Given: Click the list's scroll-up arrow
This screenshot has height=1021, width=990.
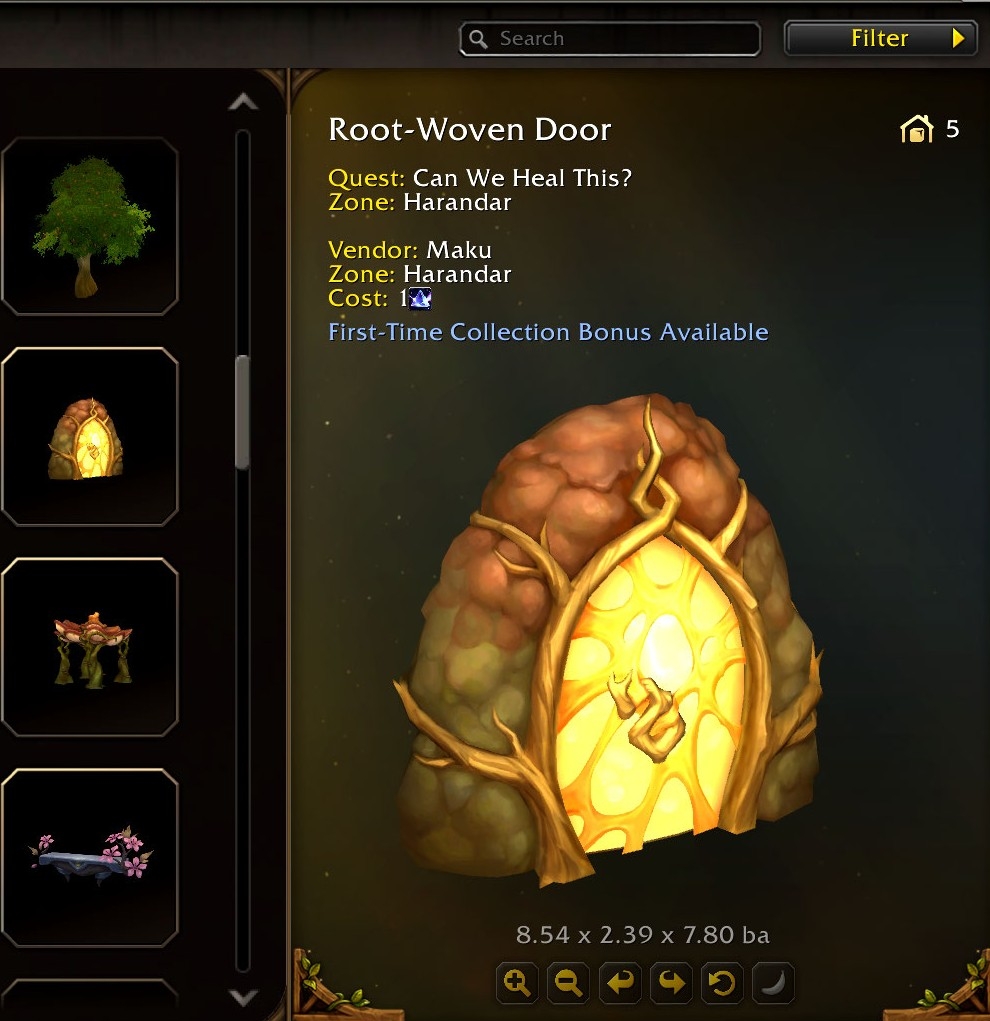Looking at the screenshot, I should click(x=243, y=102).
